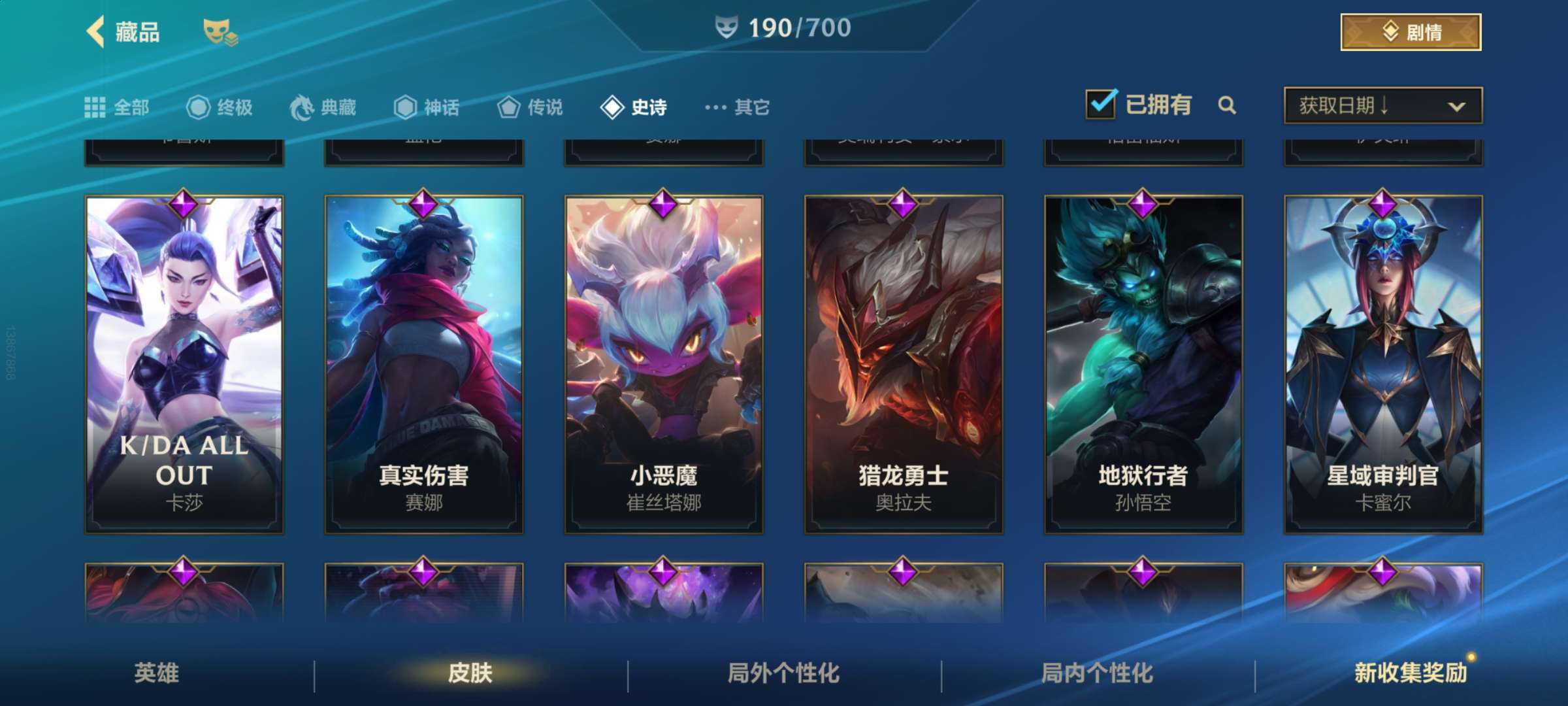1568x706 pixels.
Task: Open the 其它 filter category
Action: [738, 107]
